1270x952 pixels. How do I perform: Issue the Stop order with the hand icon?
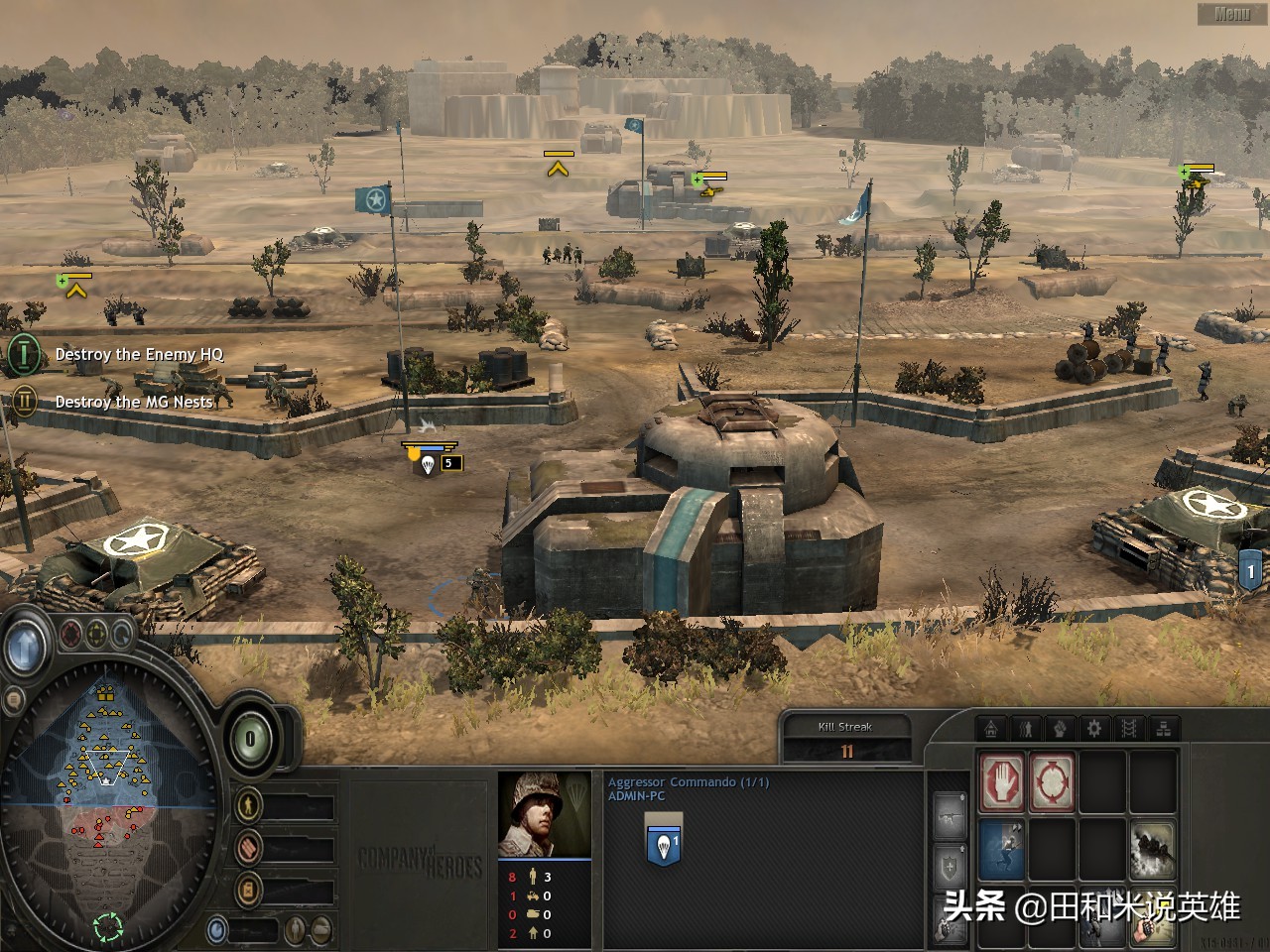pyautogui.click(x=1002, y=781)
